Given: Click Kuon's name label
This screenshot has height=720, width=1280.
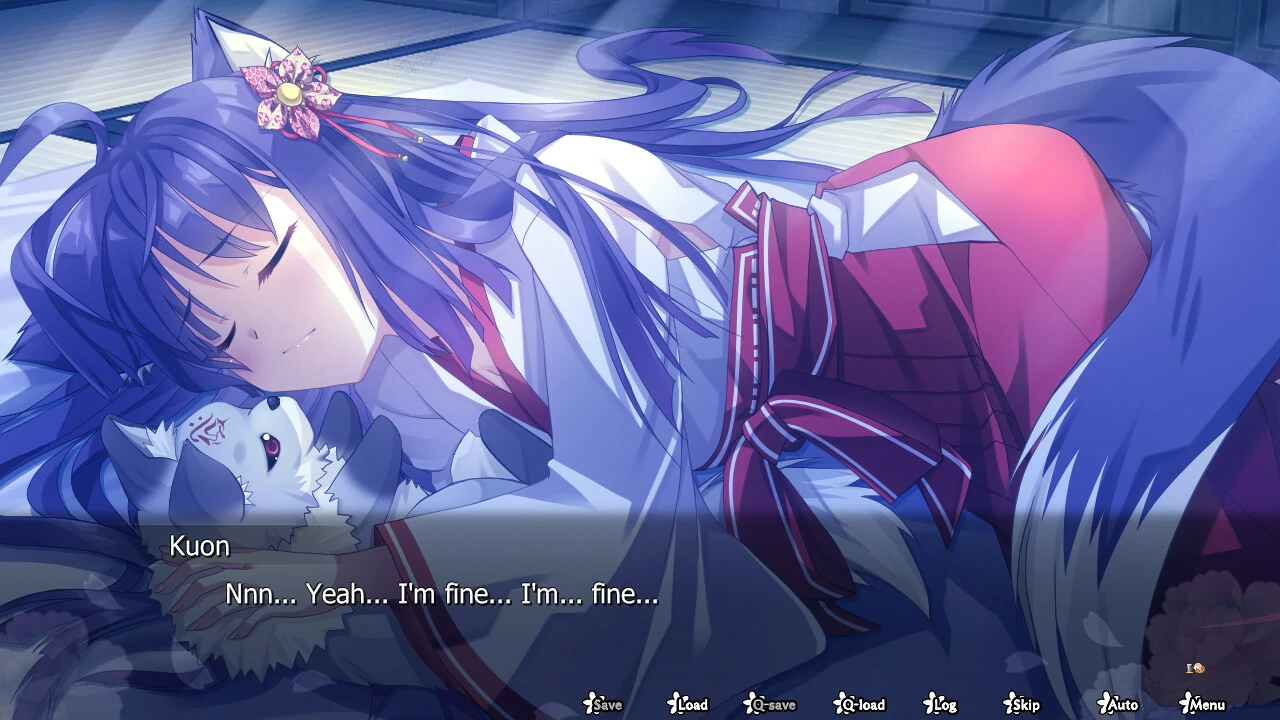Looking at the screenshot, I should 201,546.
